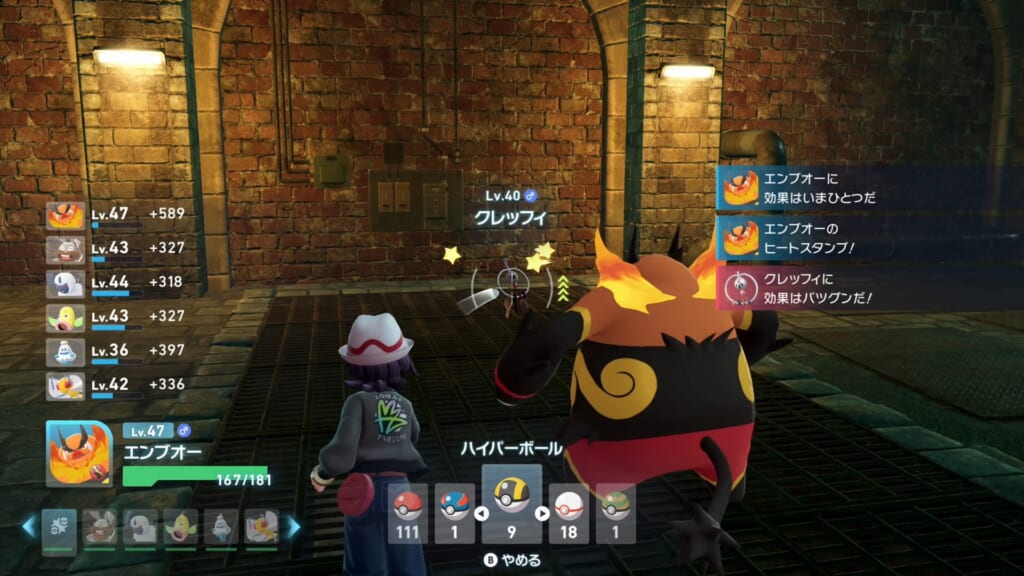The height and width of the screenshot is (576, 1024).
Task: Click the blue right arrow of party bar
Action: pos(293,527)
